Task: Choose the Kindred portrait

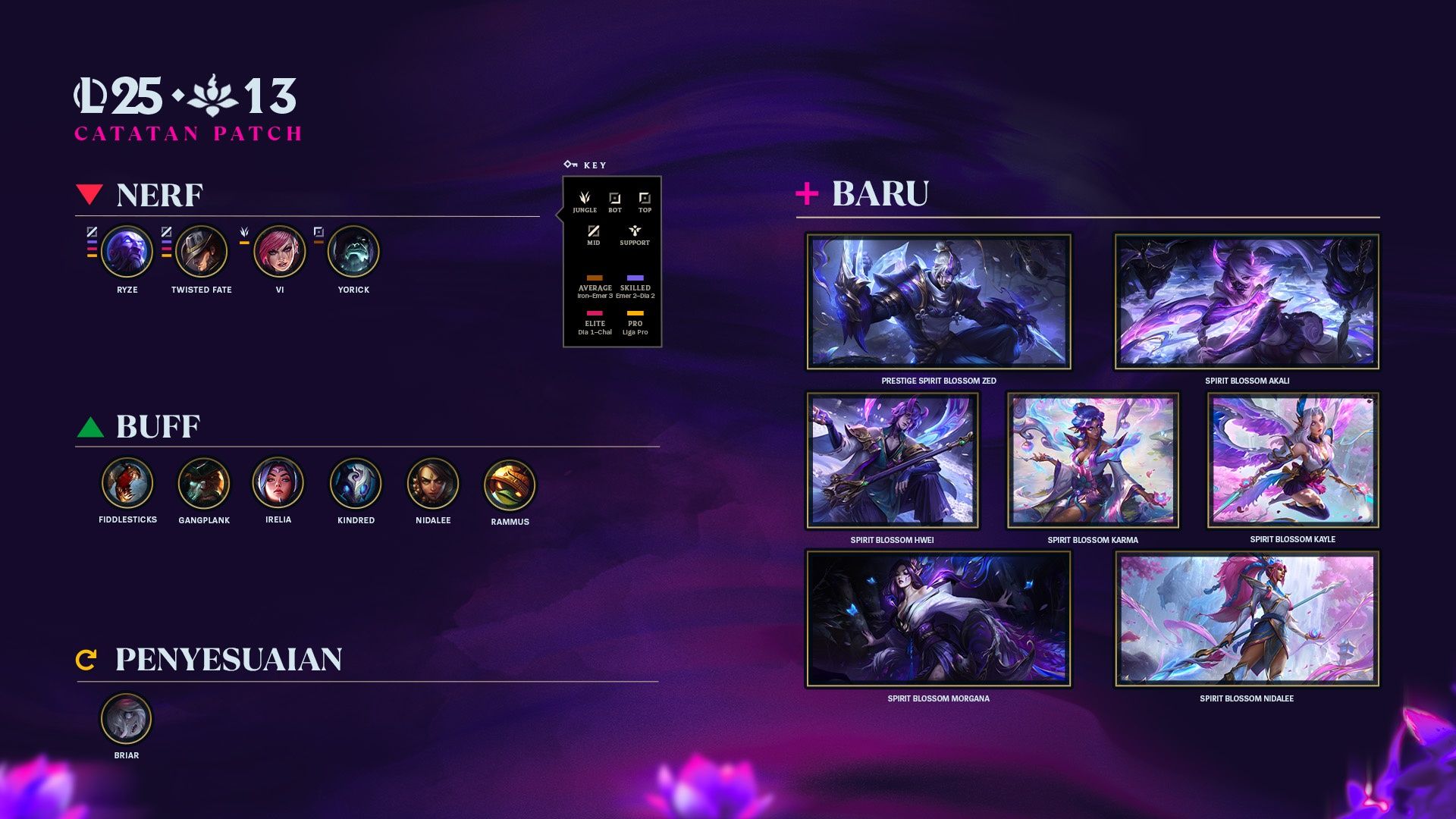Action: tap(356, 484)
